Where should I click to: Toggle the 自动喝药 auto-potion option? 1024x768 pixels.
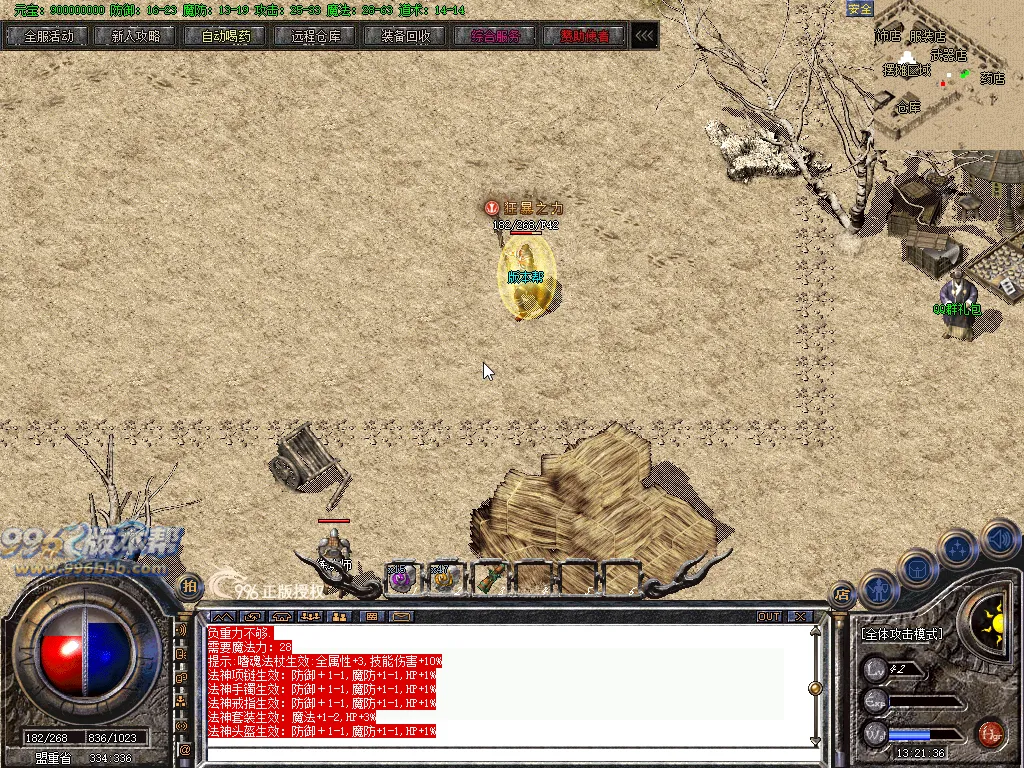coord(226,36)
